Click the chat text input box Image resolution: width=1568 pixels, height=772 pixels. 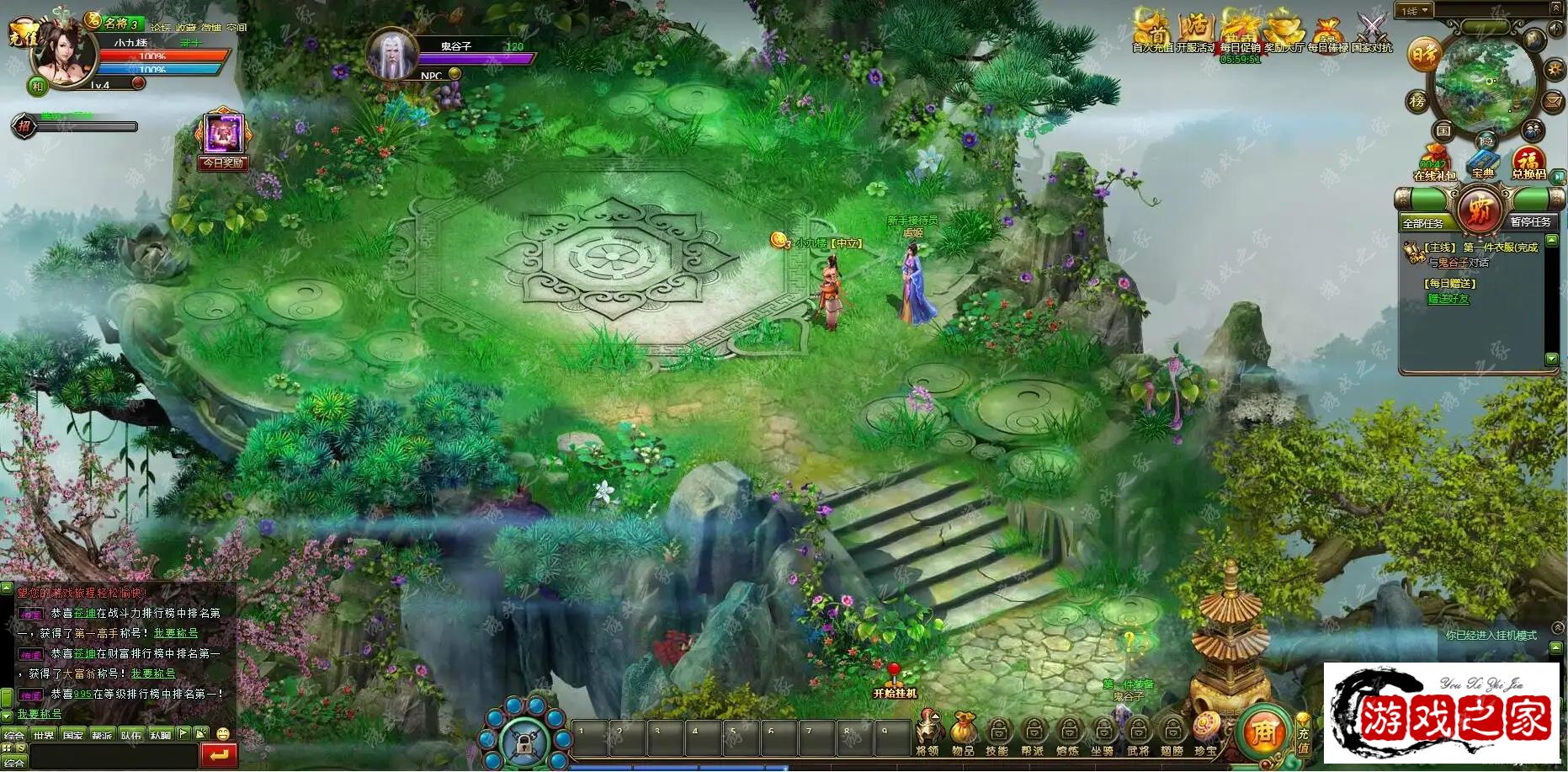coord(114,755)
